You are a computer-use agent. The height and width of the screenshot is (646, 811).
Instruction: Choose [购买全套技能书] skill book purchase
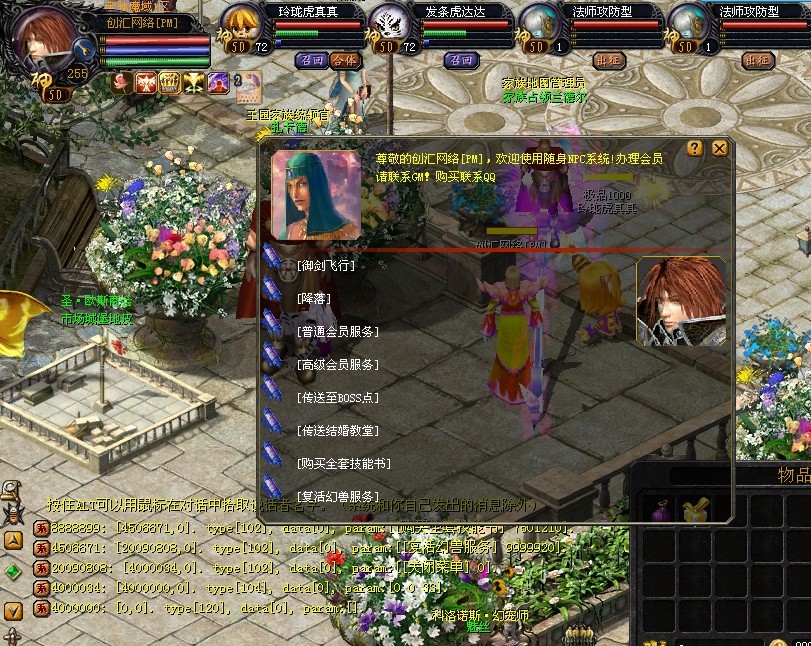coord(343,463)
